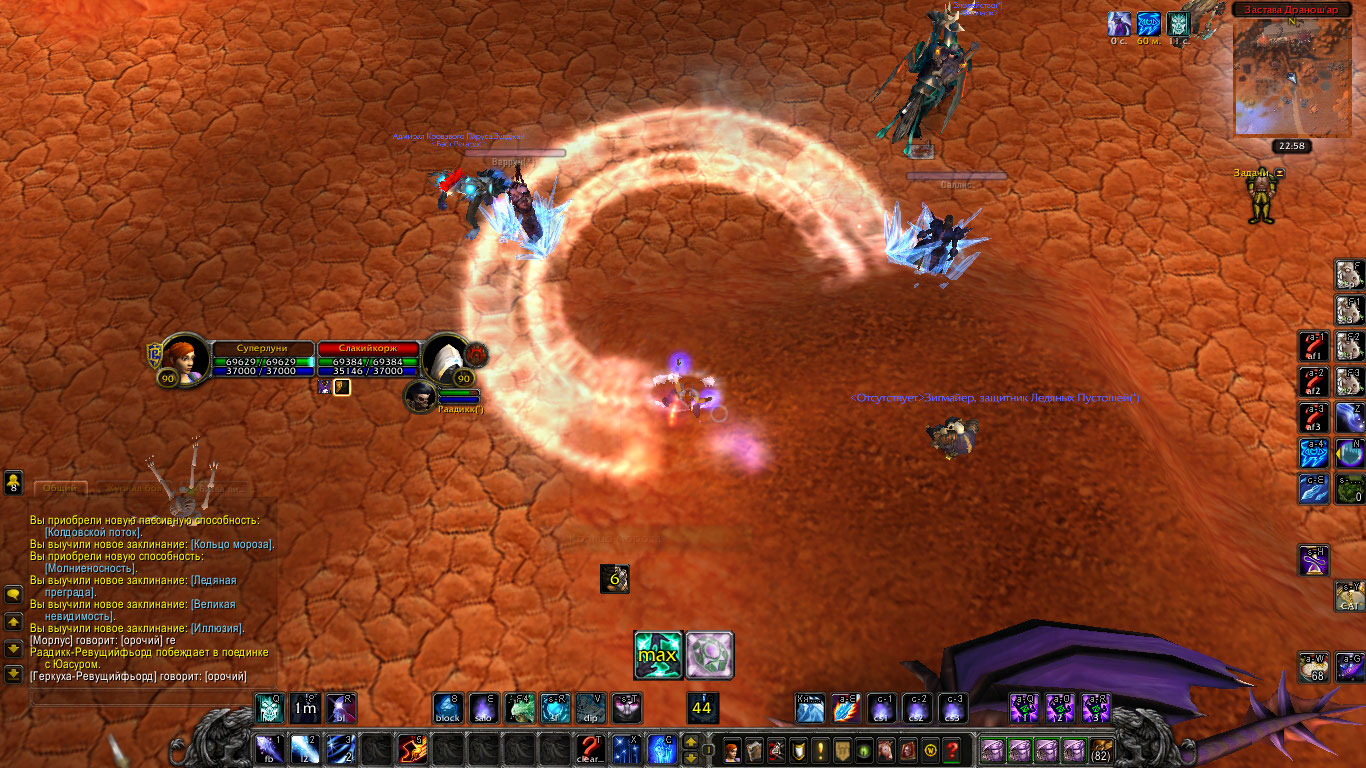Open the quest log exclamation mark button

pyautogui.click(x=821, y=750)
